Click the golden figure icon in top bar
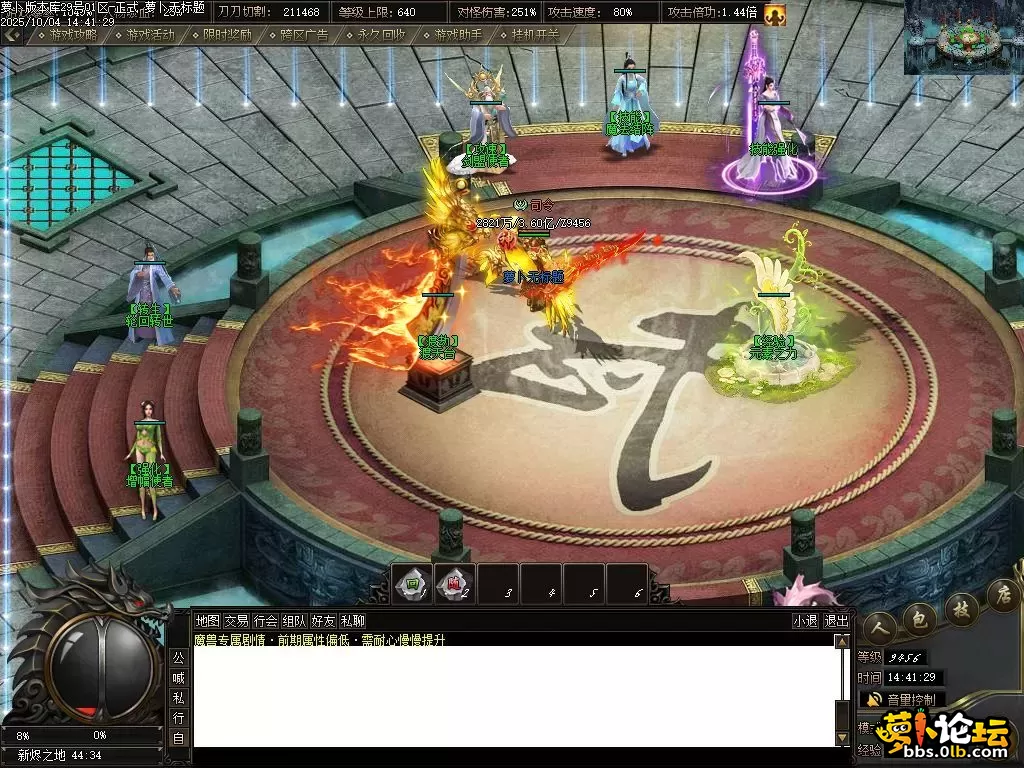This screenshot has width=1024, height=768. [x=775, y=14]
